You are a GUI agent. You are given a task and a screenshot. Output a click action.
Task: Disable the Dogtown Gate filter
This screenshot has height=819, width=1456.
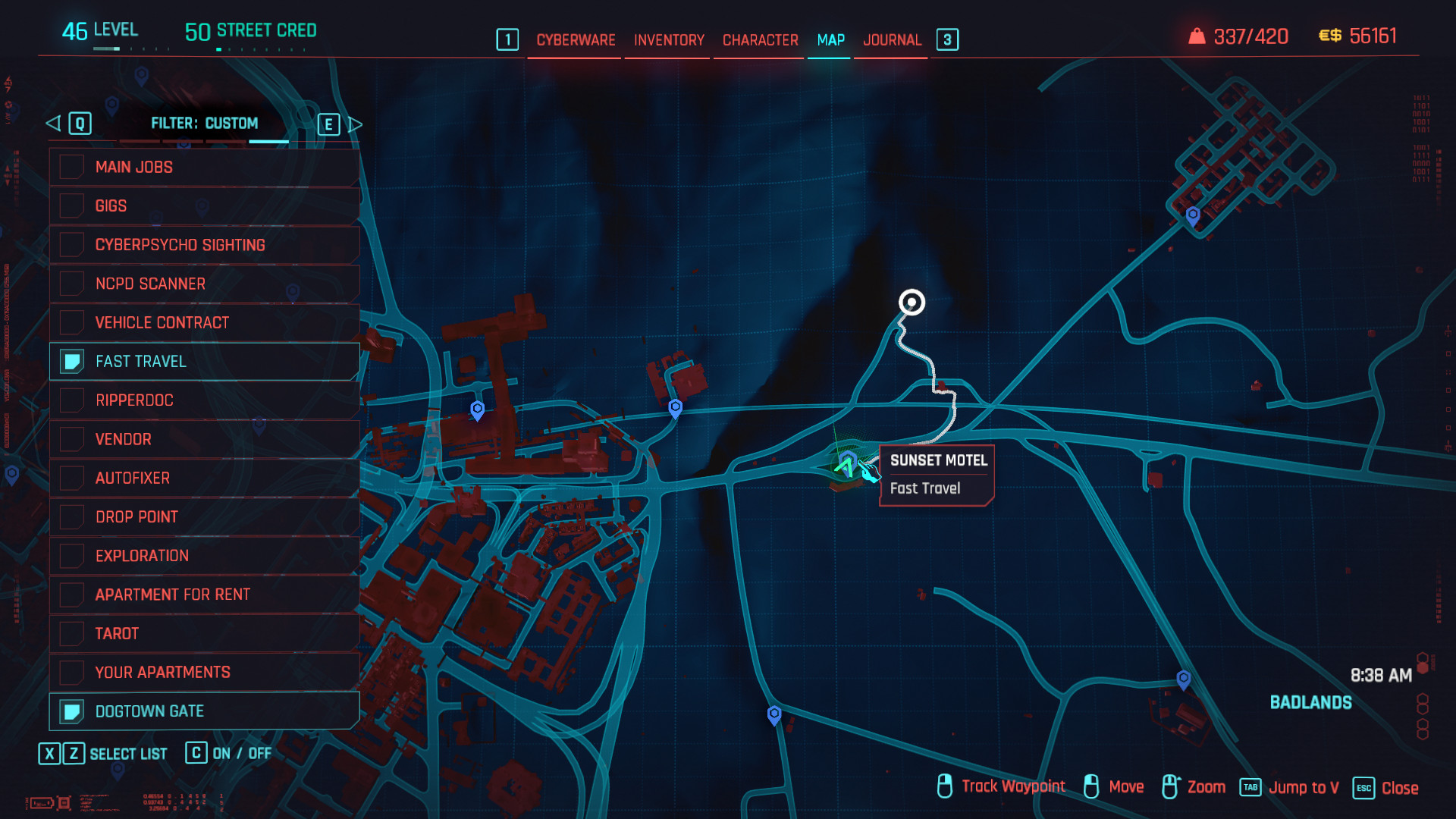point(71,711)
